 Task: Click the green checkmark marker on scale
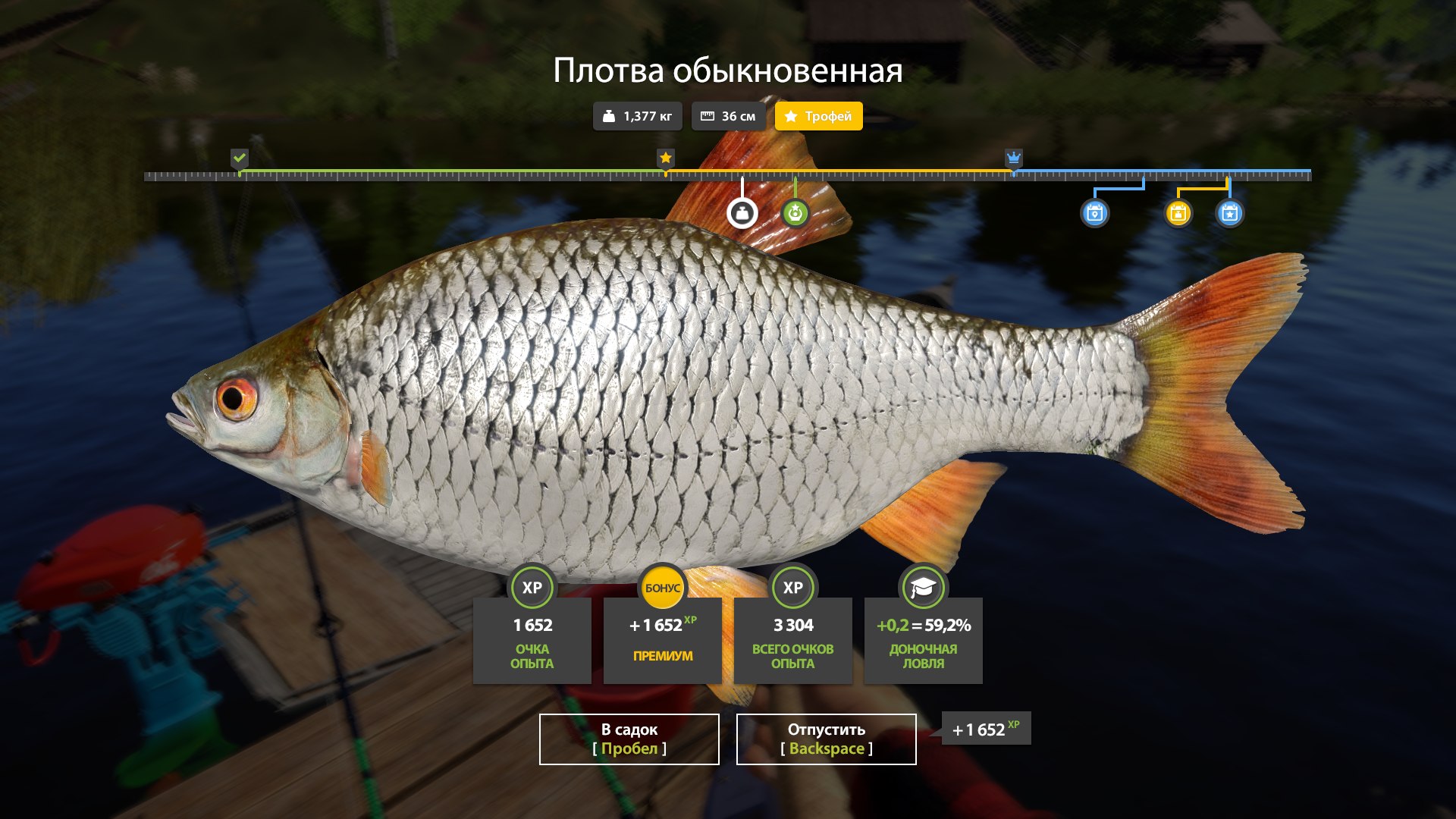[240, 158]
